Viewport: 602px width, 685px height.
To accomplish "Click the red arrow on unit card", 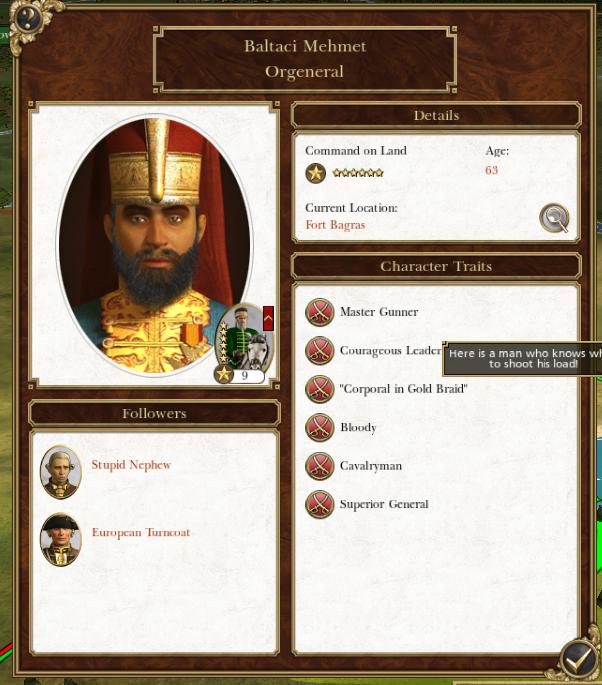I will 268,318.
